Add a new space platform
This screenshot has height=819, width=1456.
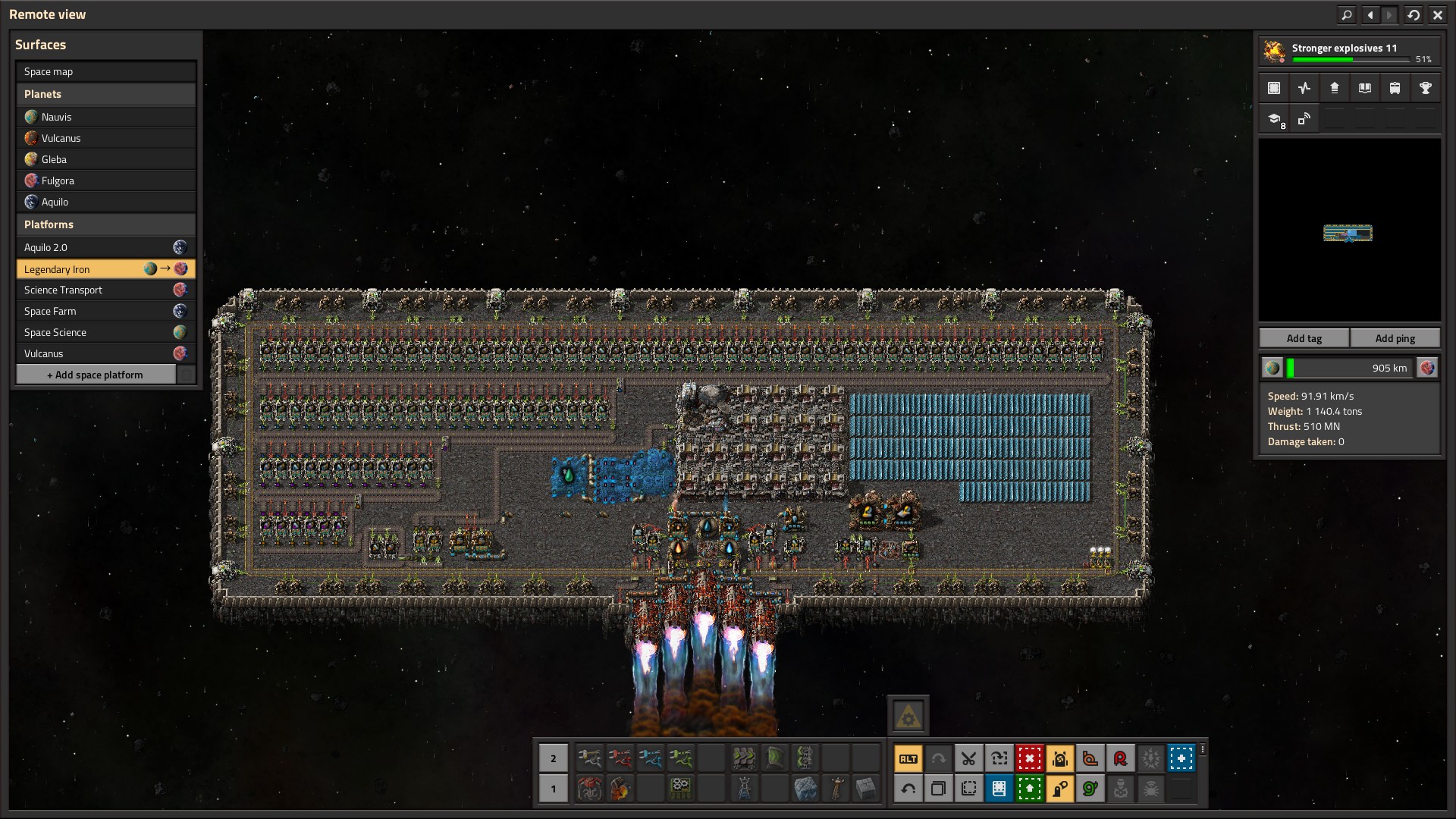coord(96,375)
